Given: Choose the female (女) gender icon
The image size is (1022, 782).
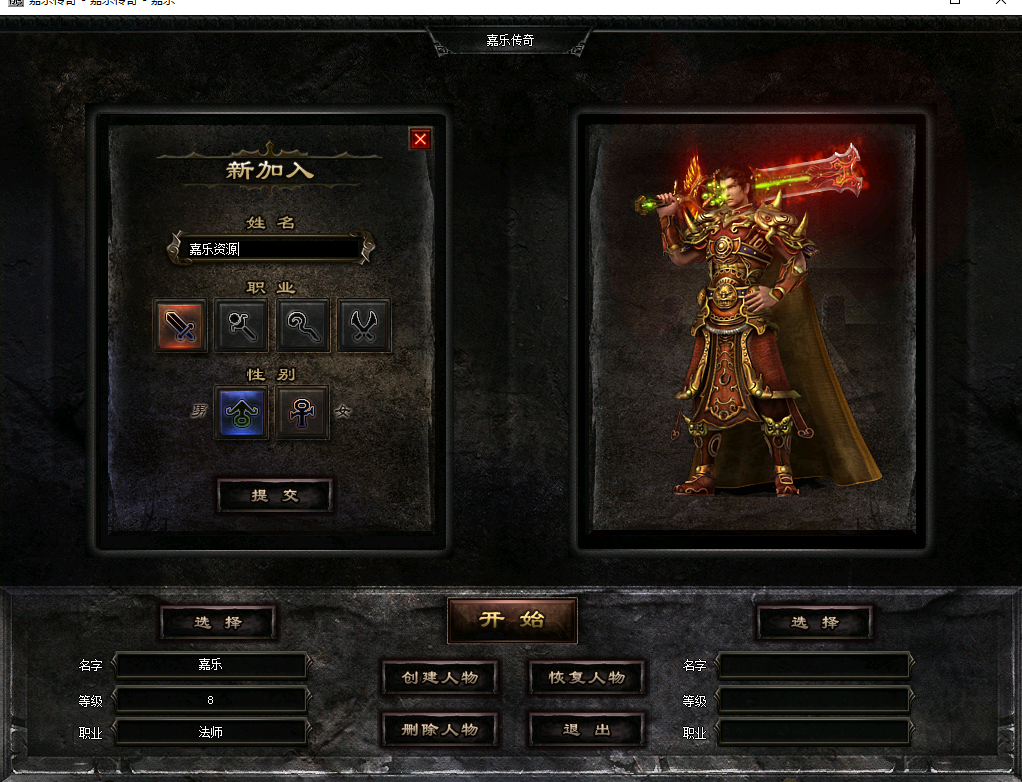Looking at the screenshot, I should pyautogui.click(x=303, y=412).
